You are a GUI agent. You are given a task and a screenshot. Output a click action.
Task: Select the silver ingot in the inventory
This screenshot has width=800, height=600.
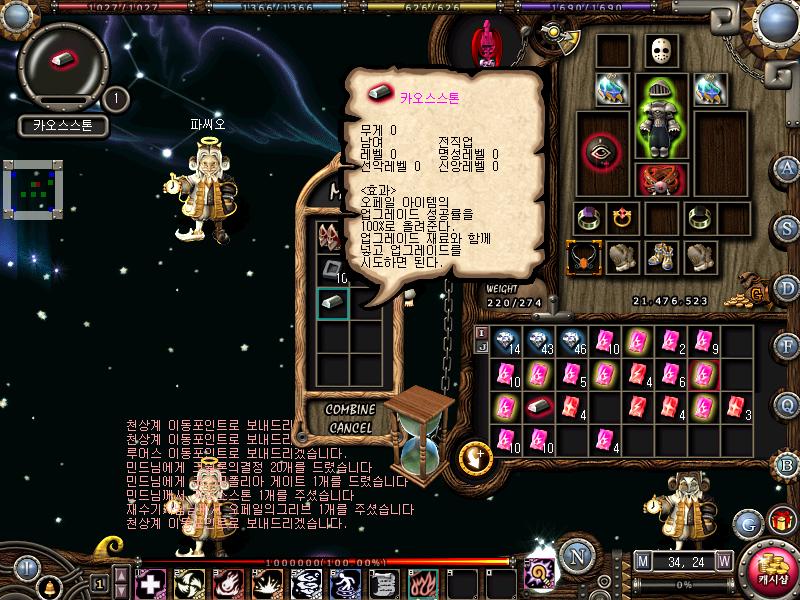click(x=539, y=406)
